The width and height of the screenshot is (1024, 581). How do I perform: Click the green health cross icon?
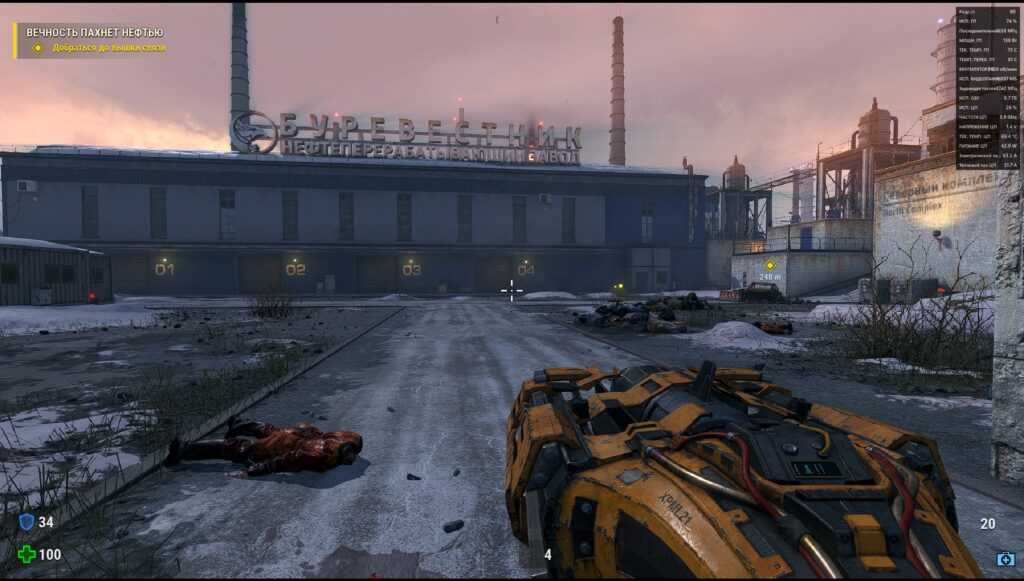[x=26, y=554]
